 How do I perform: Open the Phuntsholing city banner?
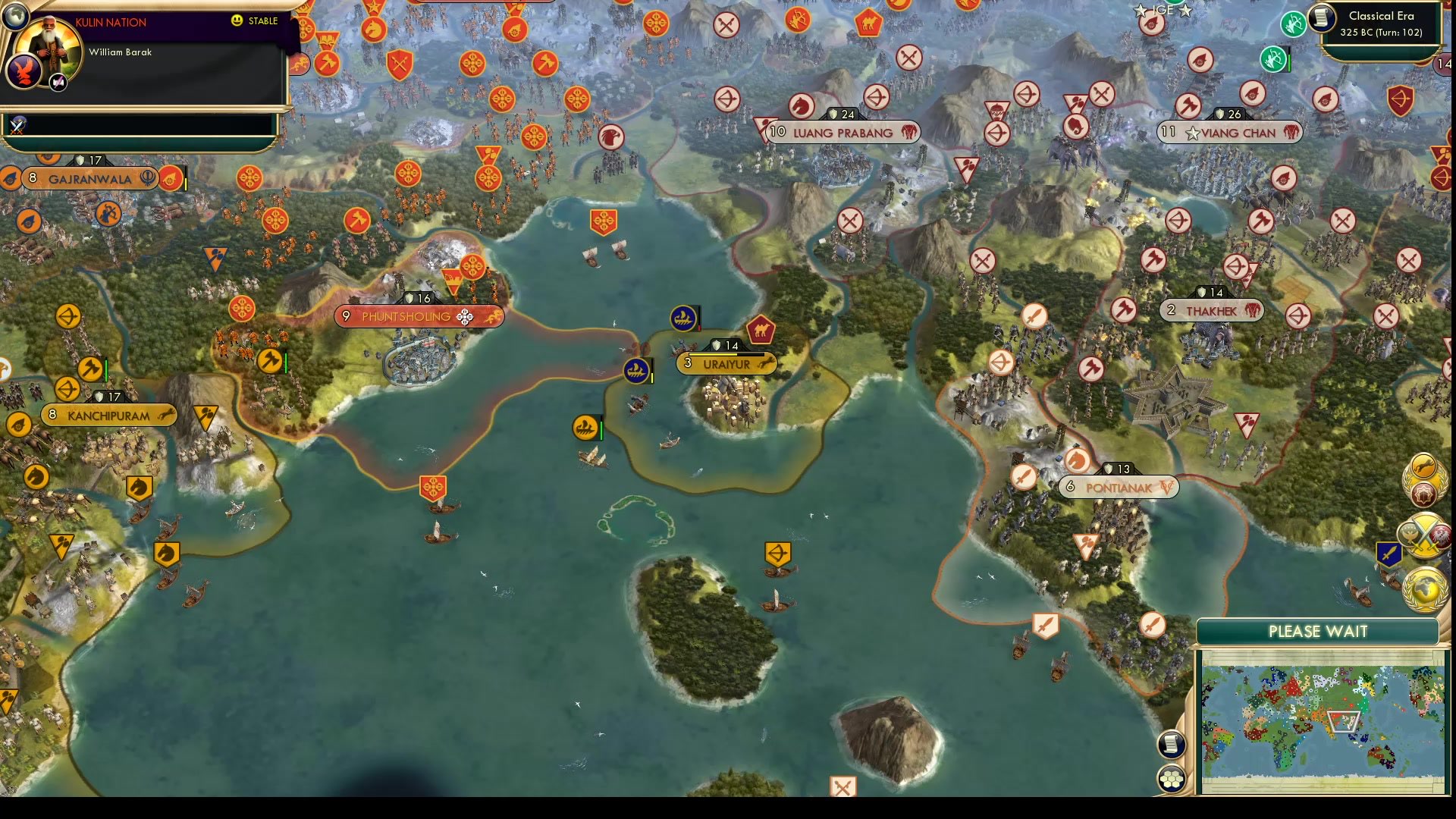click(x=419, y=317)
